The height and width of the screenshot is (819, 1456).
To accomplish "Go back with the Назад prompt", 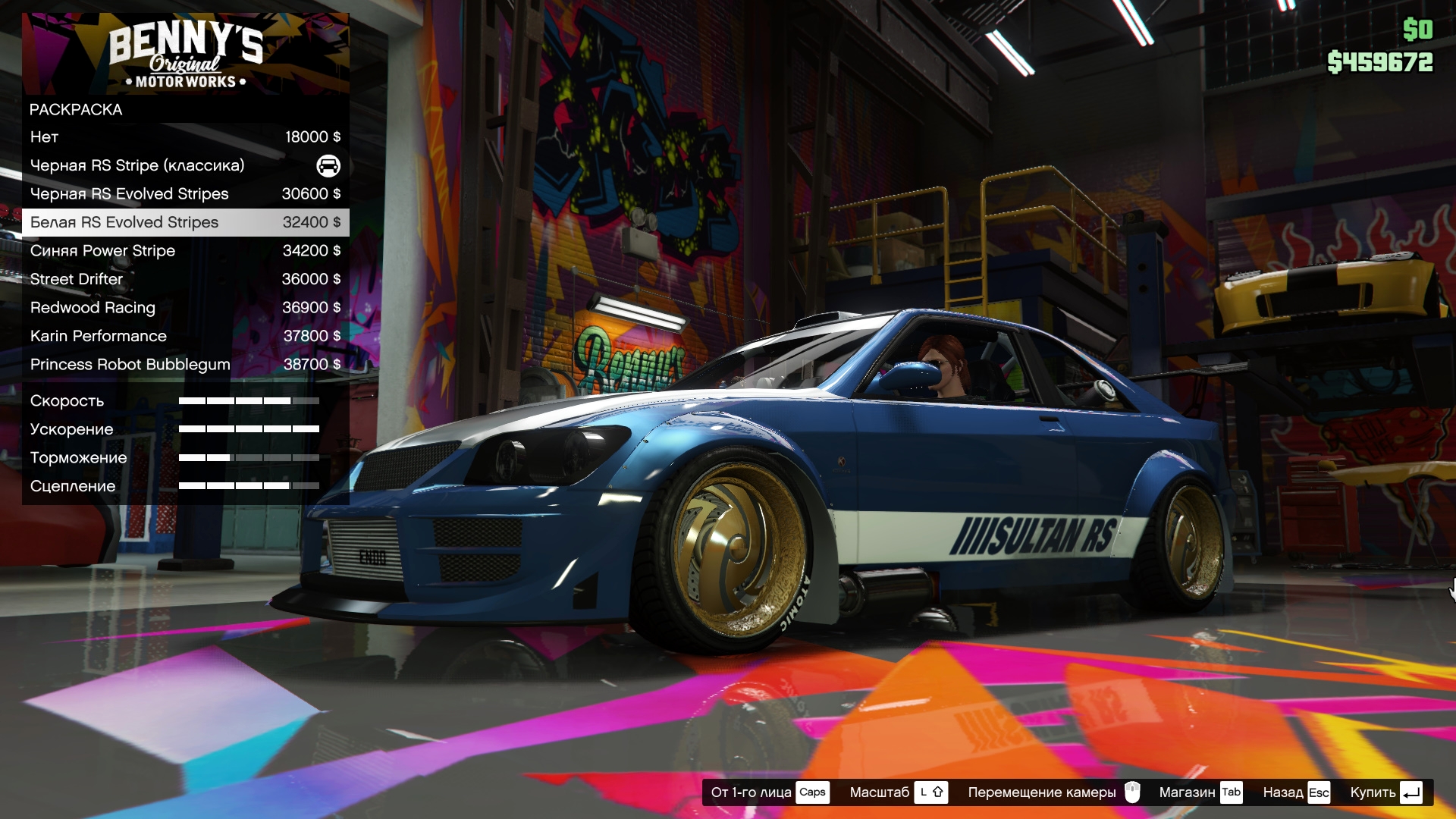I will [x=1296, y=792].
